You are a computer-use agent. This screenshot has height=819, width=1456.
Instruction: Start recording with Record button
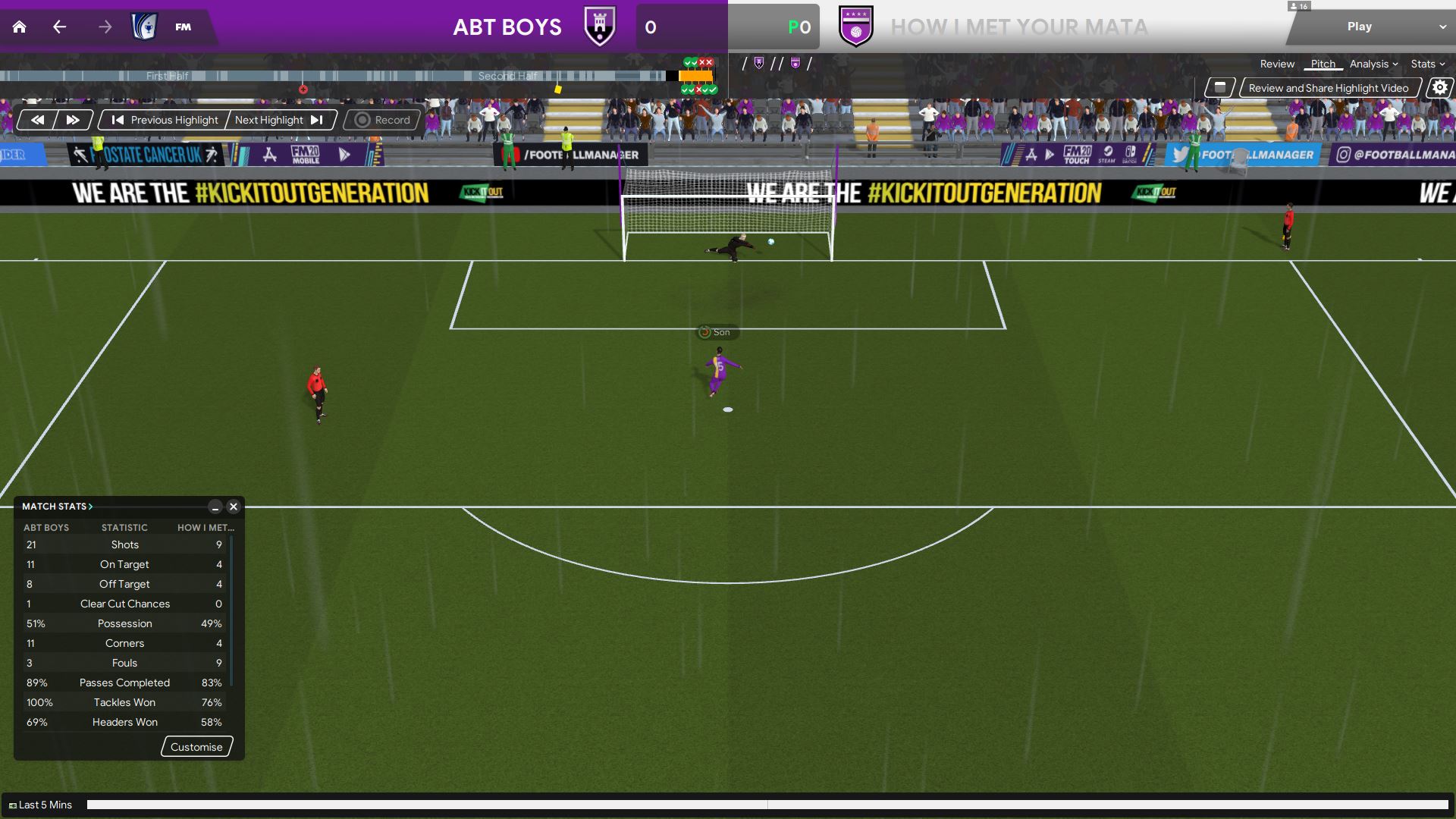pos(382,120)
